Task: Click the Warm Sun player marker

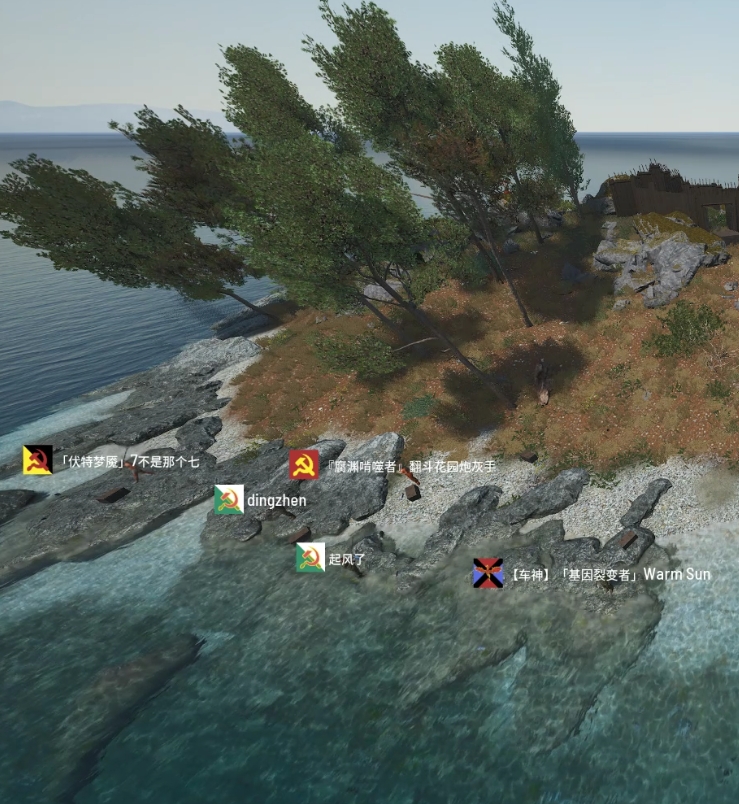Action: [x=488, y=574]
